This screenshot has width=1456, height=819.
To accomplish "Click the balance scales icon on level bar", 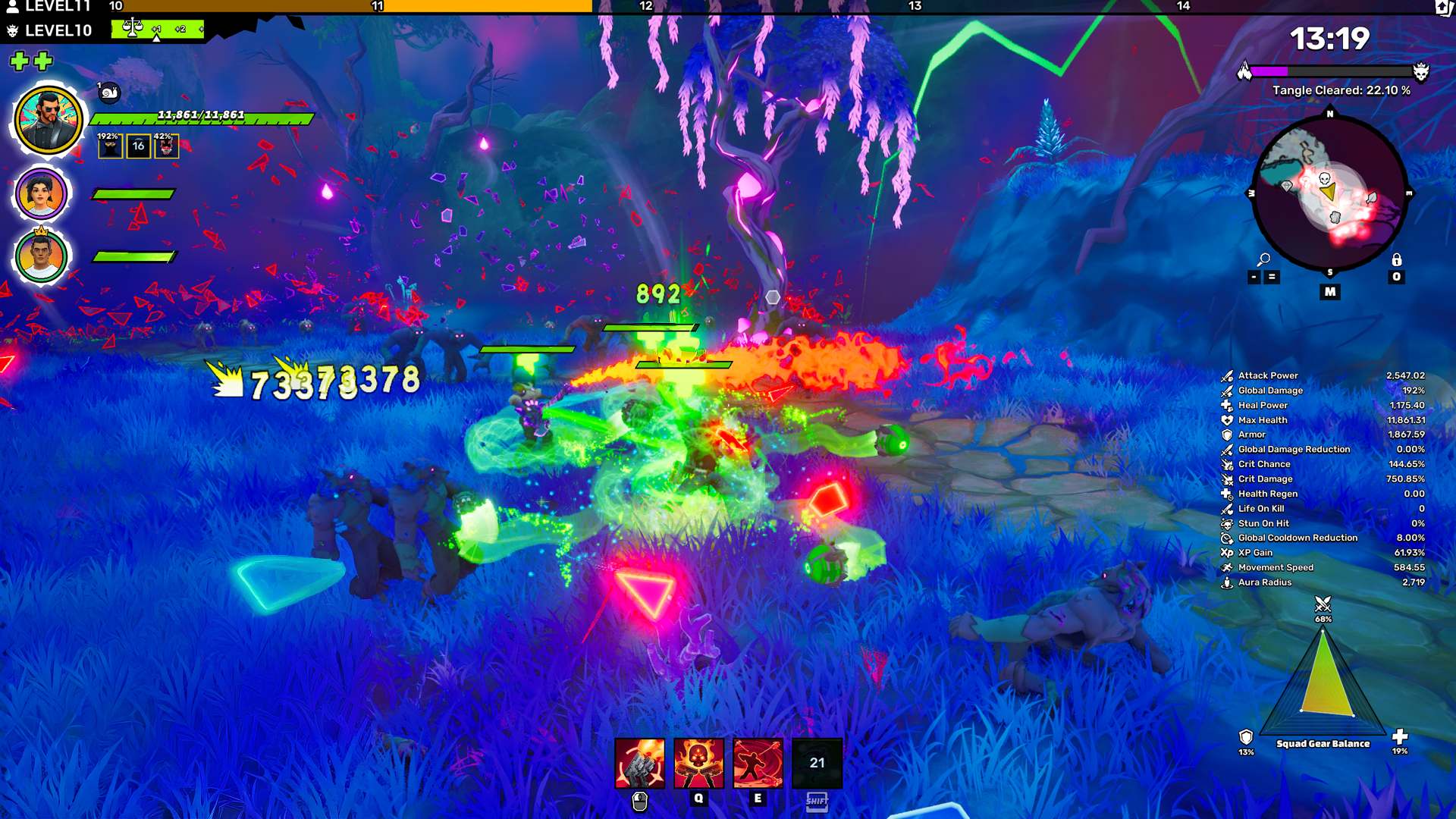I will 133,28.
